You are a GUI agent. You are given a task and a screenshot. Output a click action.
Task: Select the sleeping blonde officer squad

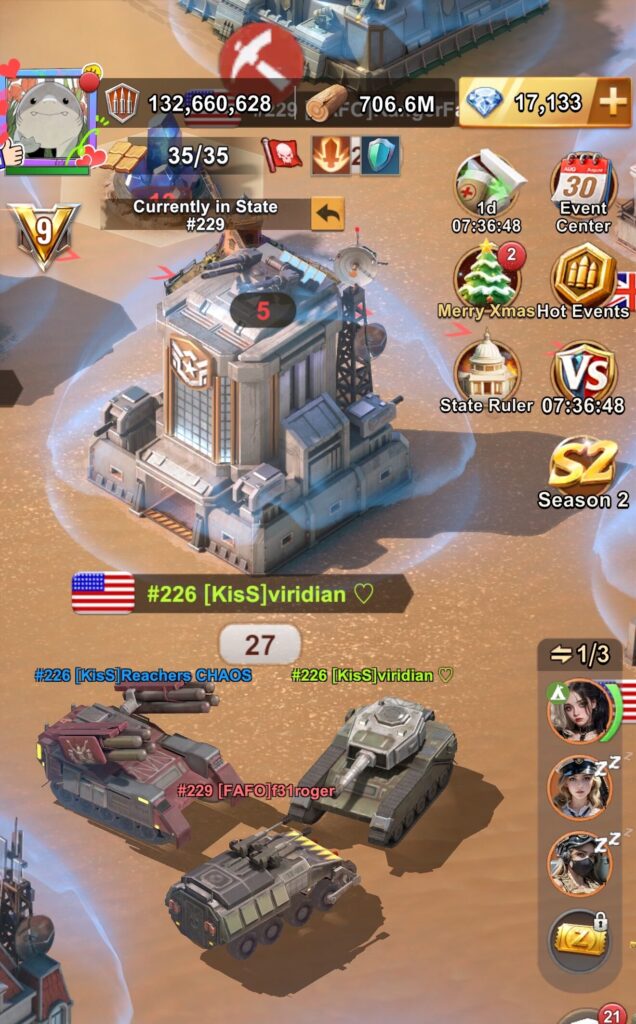[579, 788]
